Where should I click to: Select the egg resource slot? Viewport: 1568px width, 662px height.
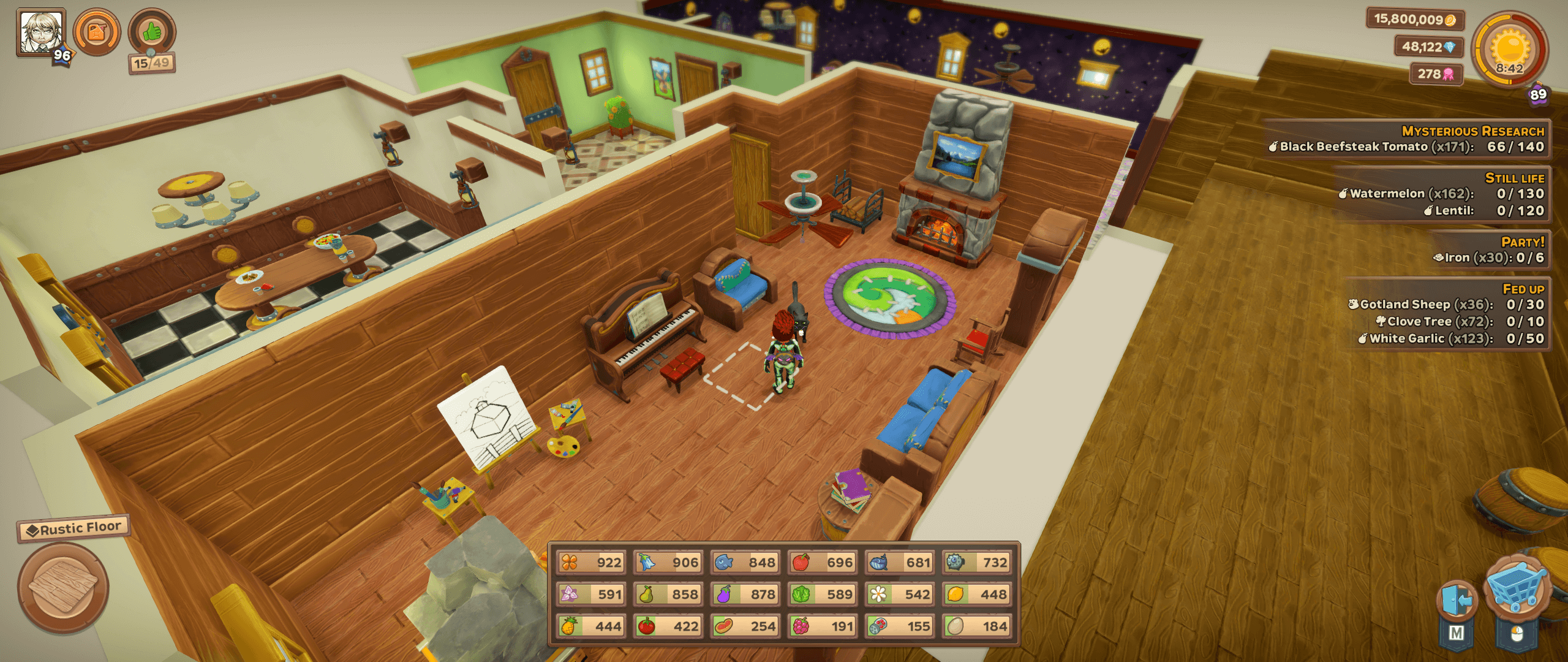[x=976, y=626]
